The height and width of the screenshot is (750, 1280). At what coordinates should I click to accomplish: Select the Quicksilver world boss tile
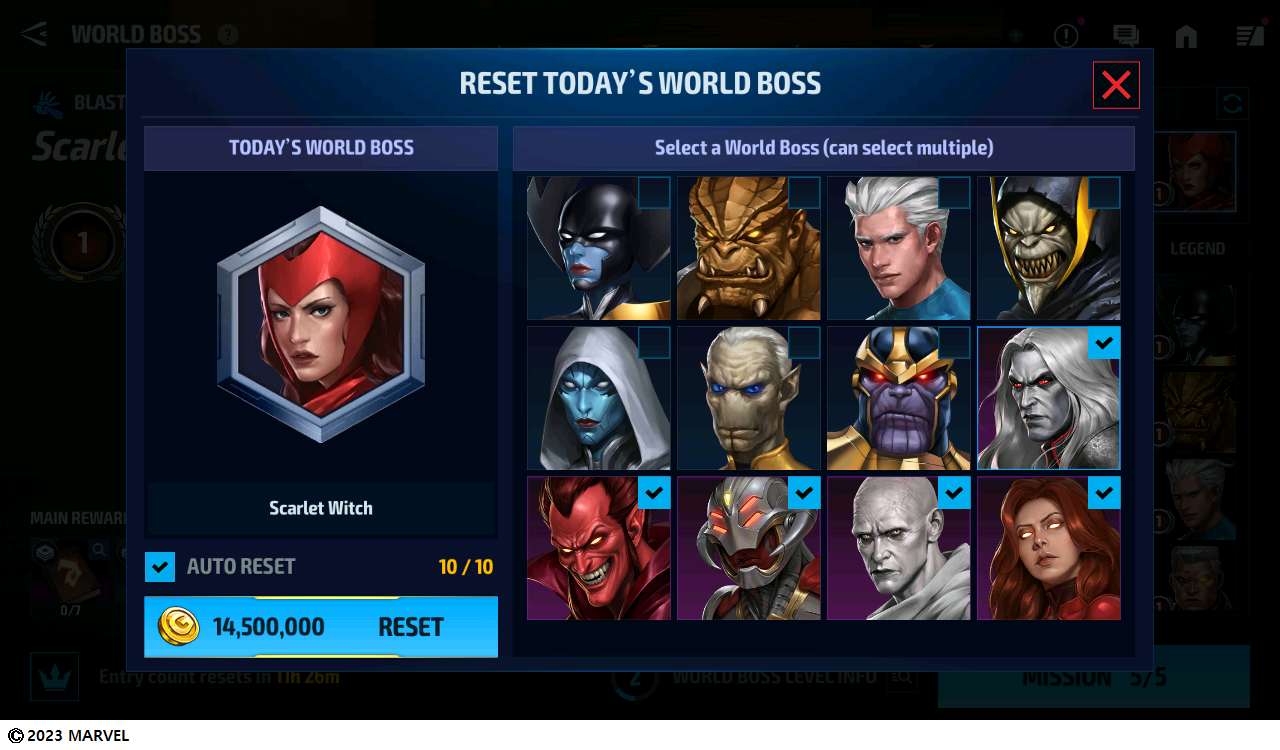(x=898, y=248)
